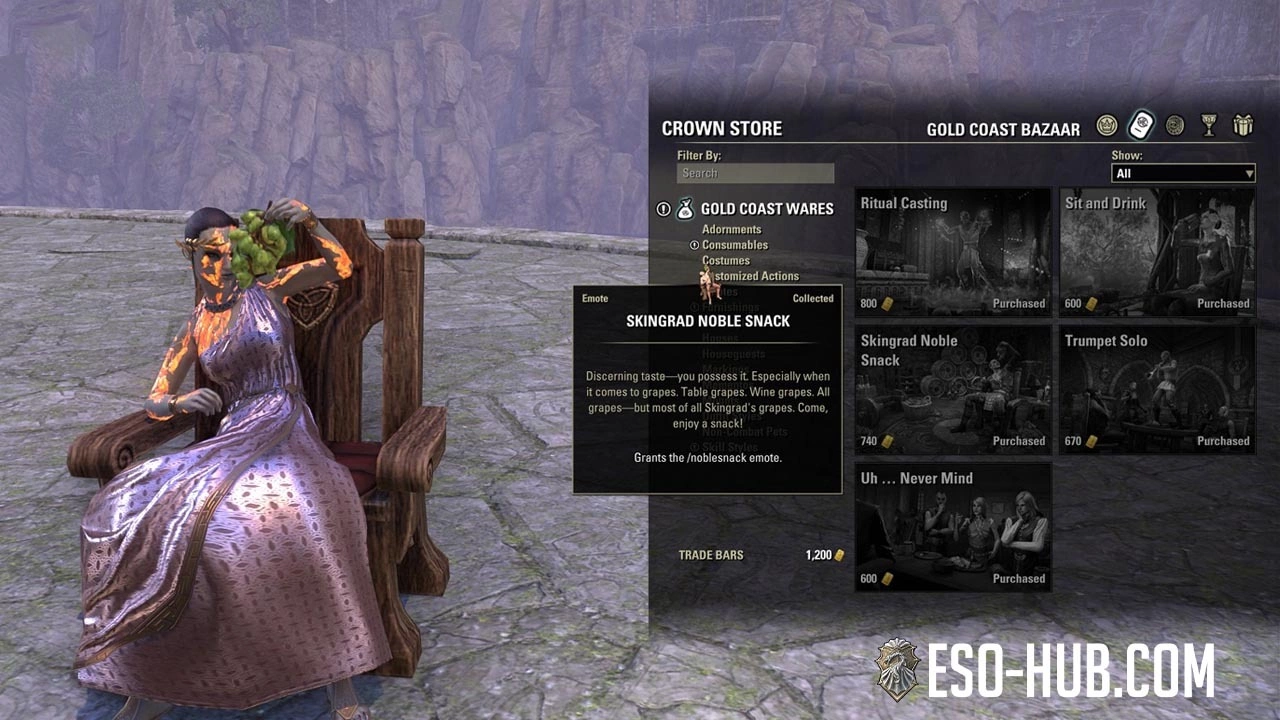Open the gift box tab
The image size is (1280, 720).
(x=1243, y=126)
